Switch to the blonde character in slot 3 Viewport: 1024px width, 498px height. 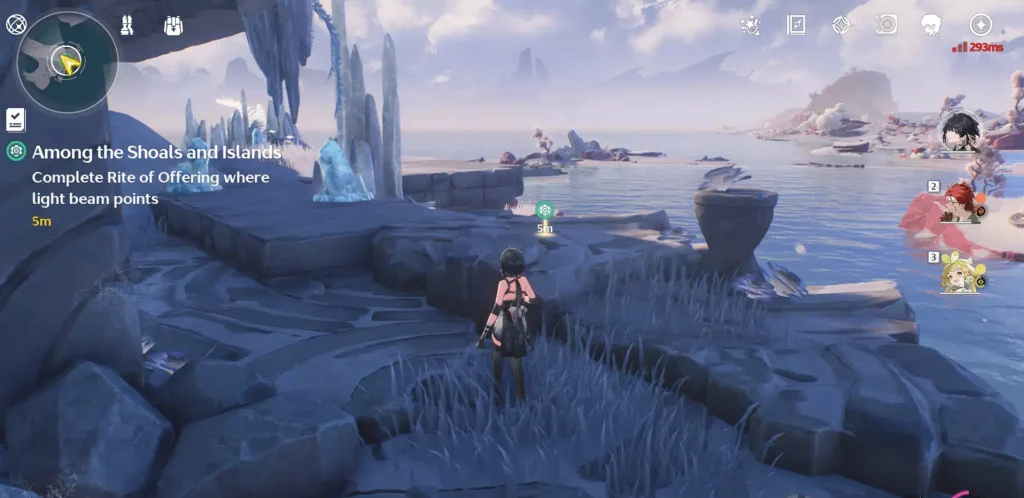click(959, 273)
